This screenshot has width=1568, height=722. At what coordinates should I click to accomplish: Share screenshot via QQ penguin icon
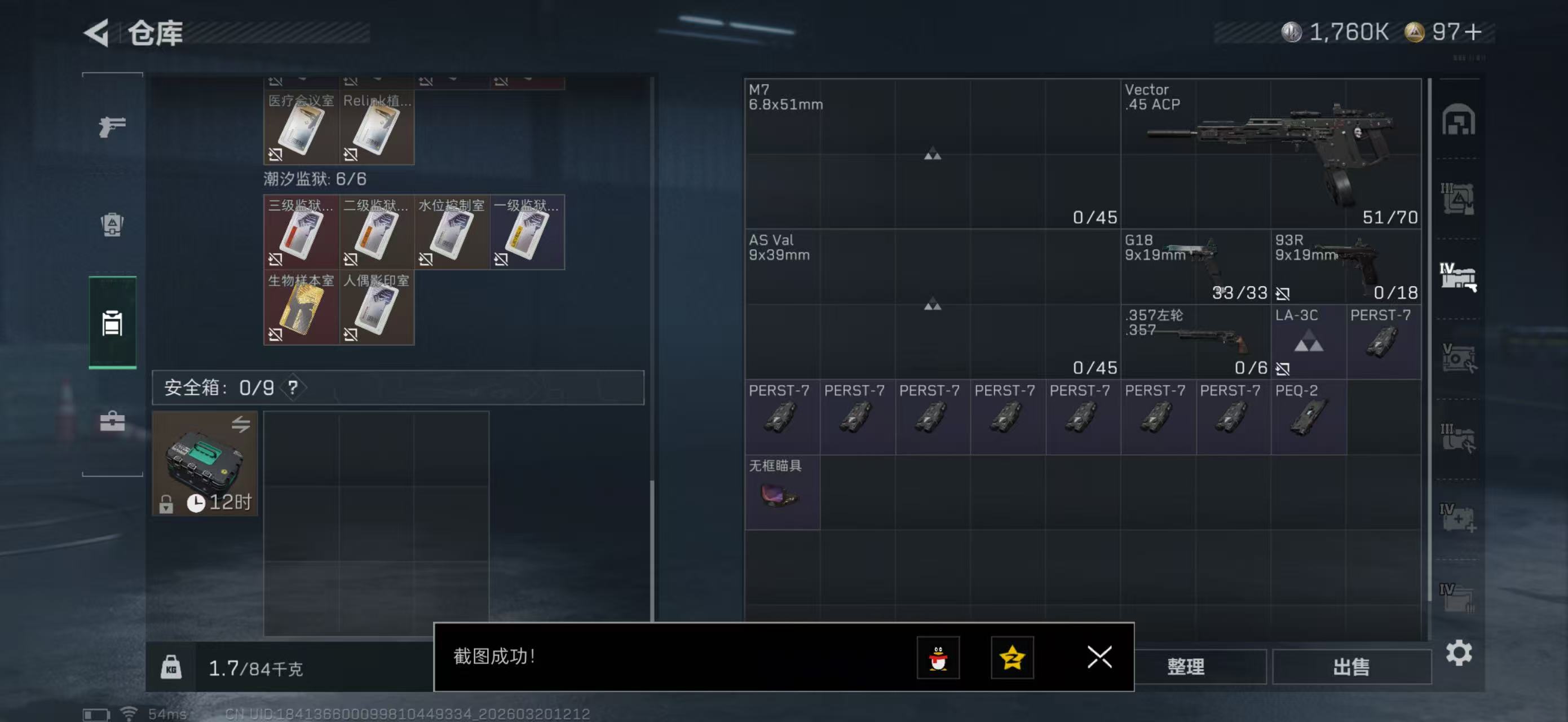coord(938,658)
